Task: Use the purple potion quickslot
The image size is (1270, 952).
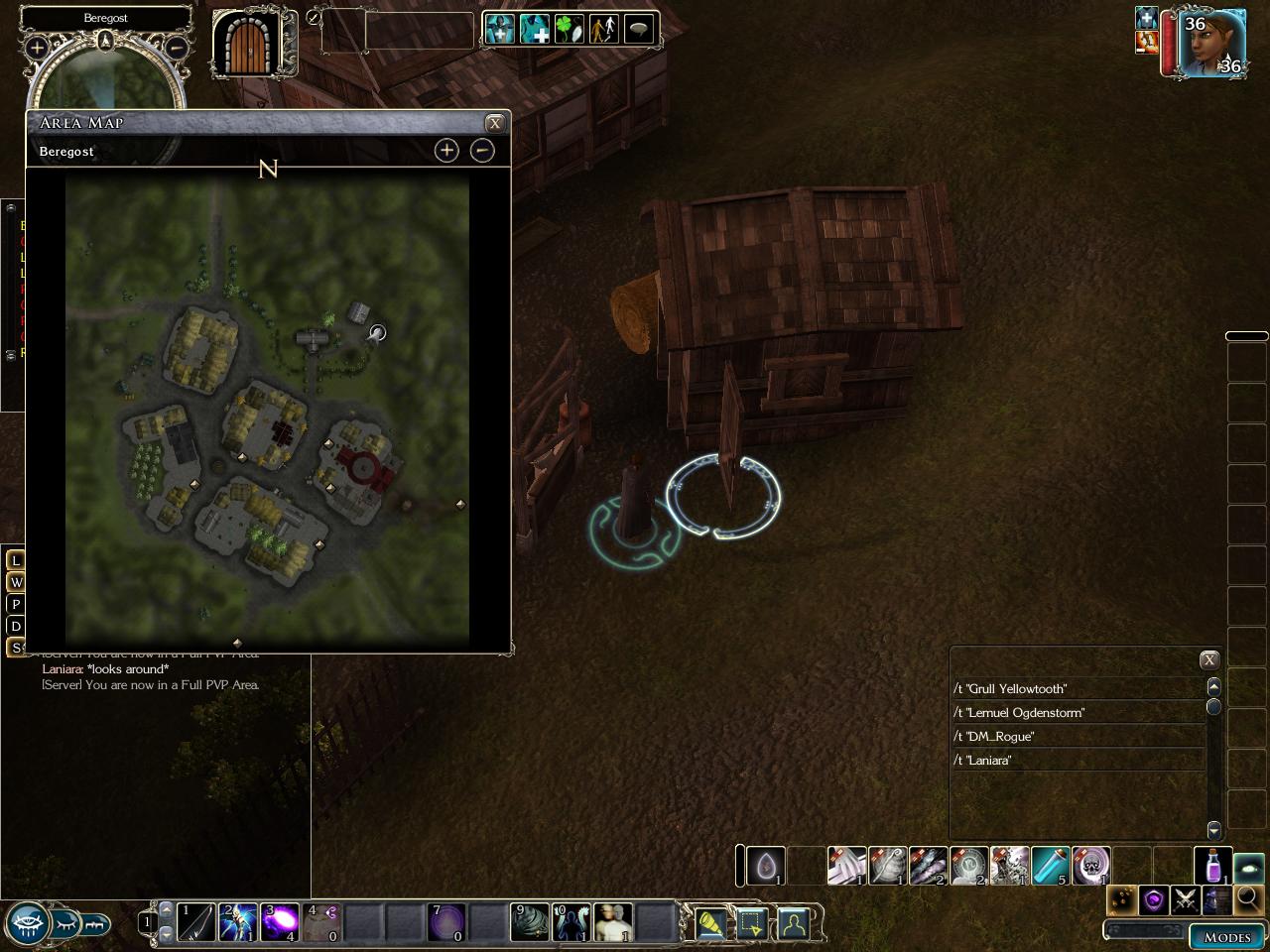Action: pyautogui.click(x=1212, y=866)
